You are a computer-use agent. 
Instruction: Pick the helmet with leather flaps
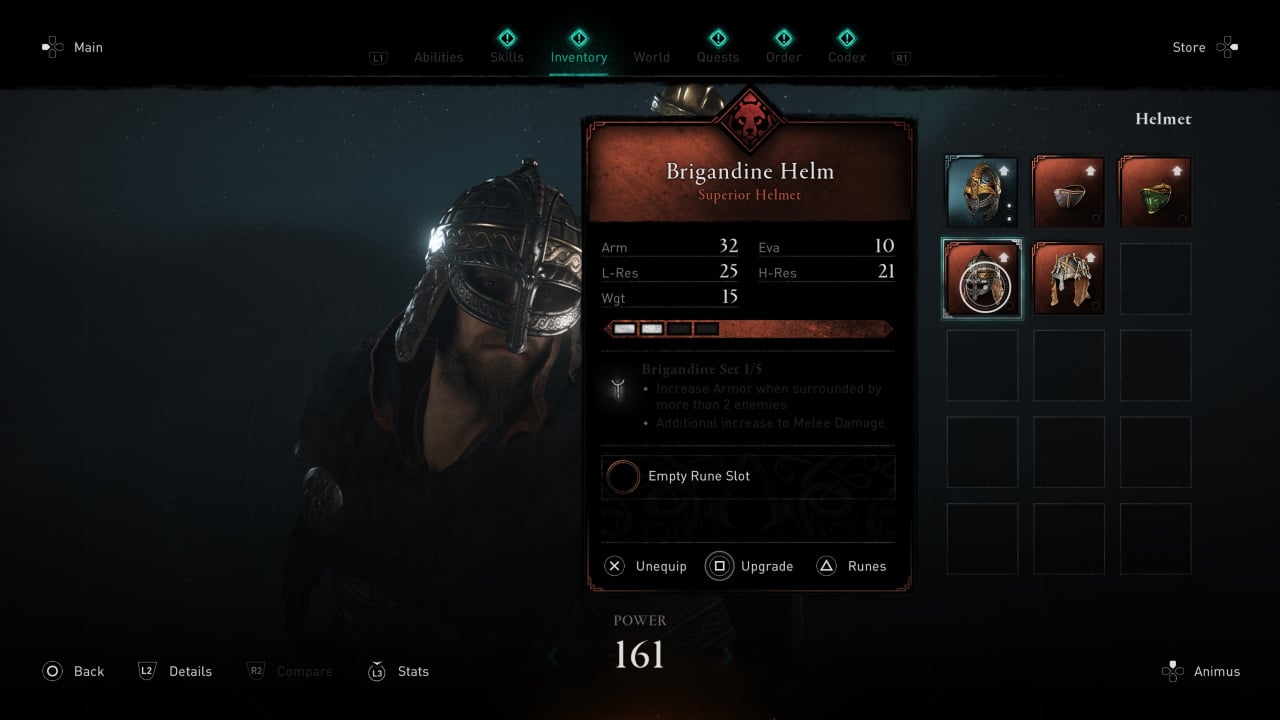(1068, 279)
